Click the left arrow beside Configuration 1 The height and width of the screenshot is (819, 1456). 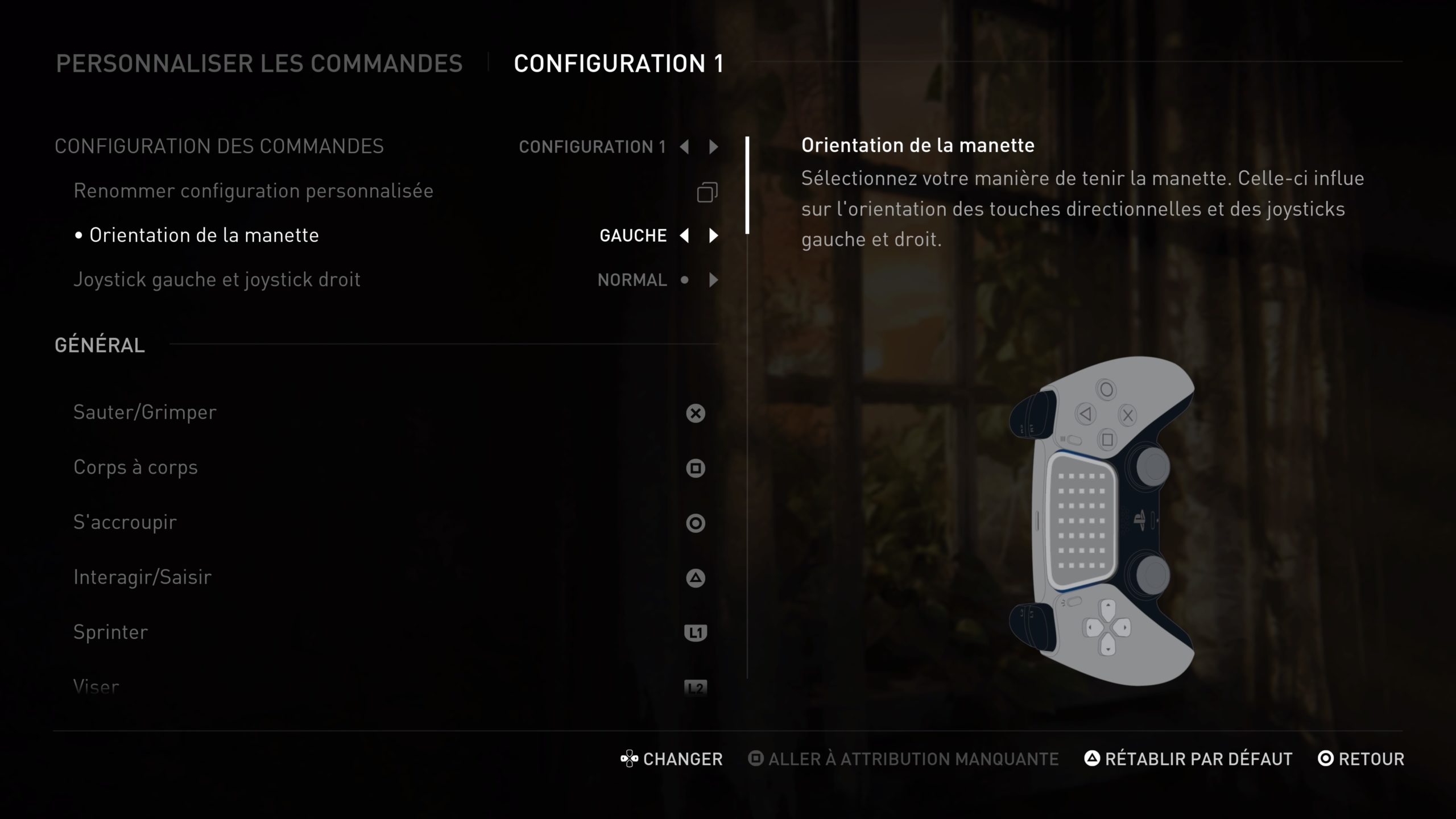[x=684, y=147]
